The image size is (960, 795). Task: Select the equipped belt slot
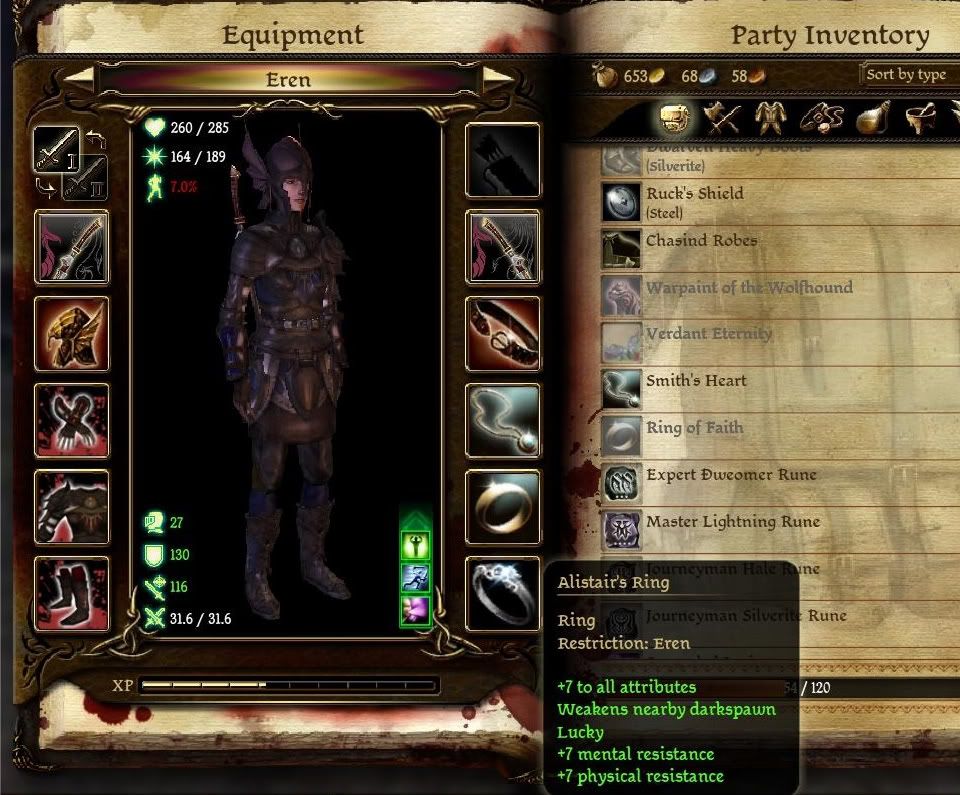point(503,333)
